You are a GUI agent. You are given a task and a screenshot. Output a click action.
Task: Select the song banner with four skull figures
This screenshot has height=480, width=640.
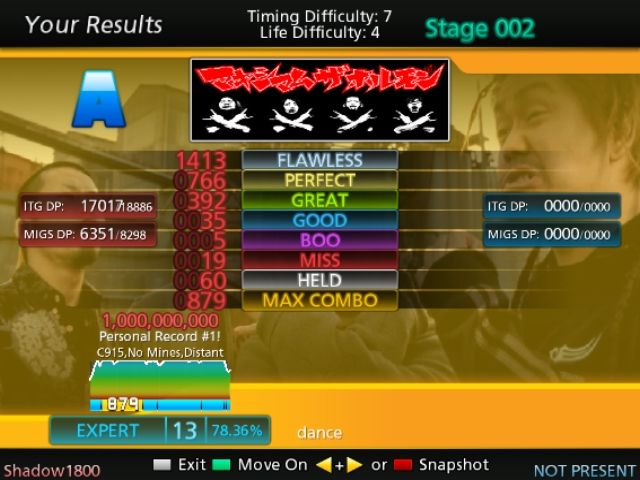click(x=320, y=100)
